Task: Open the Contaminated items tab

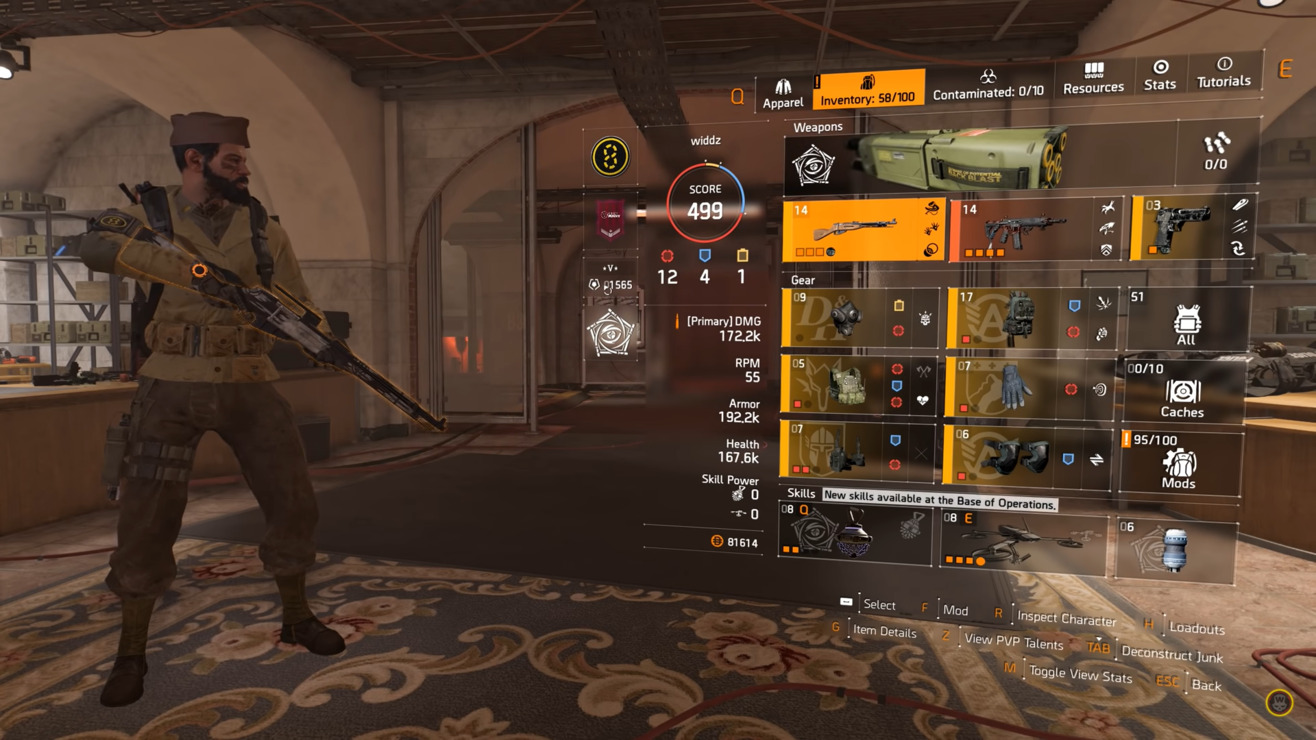Action: click(987, 86)
